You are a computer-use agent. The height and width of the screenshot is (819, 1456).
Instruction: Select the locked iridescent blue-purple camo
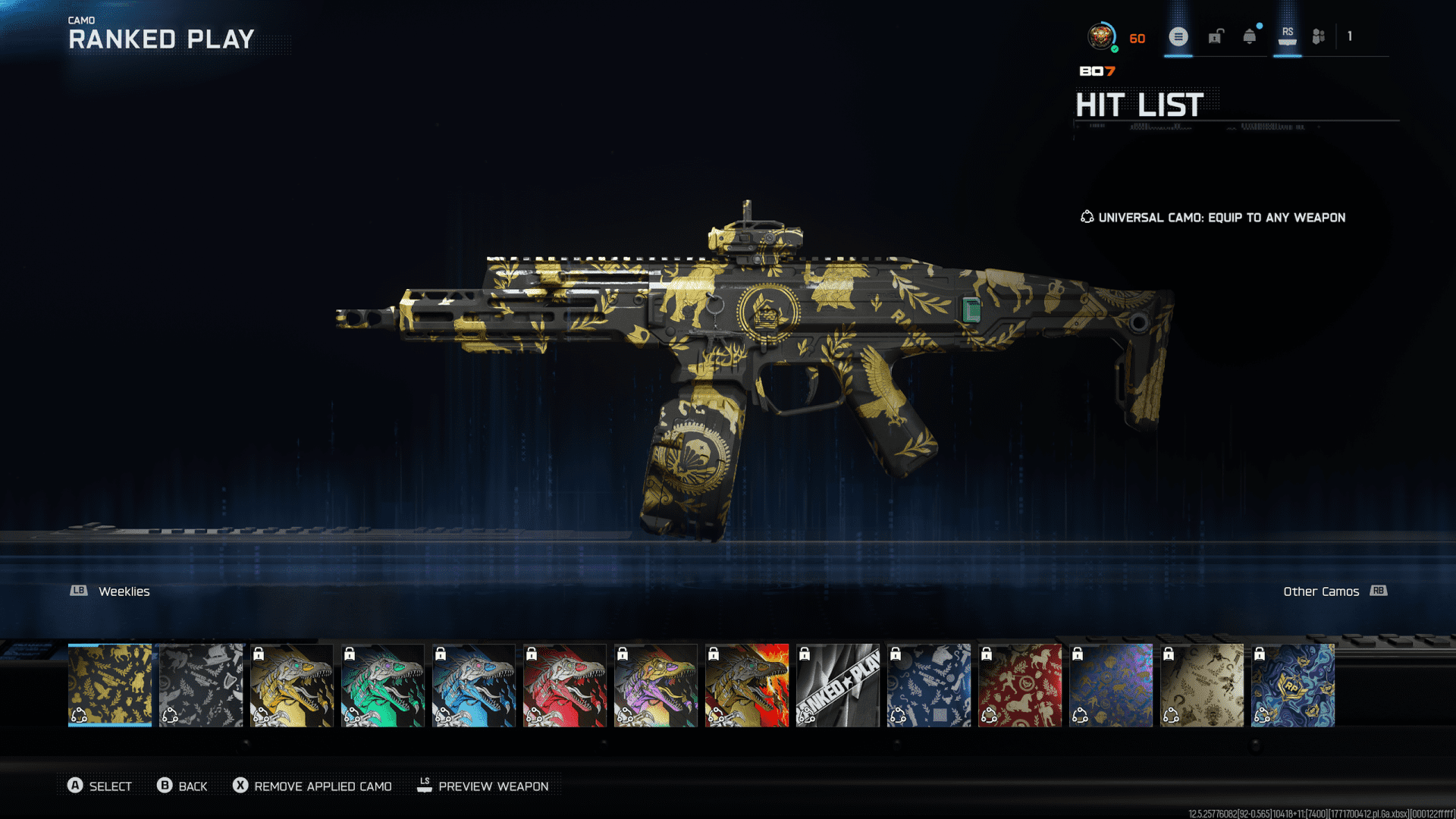1111,685
